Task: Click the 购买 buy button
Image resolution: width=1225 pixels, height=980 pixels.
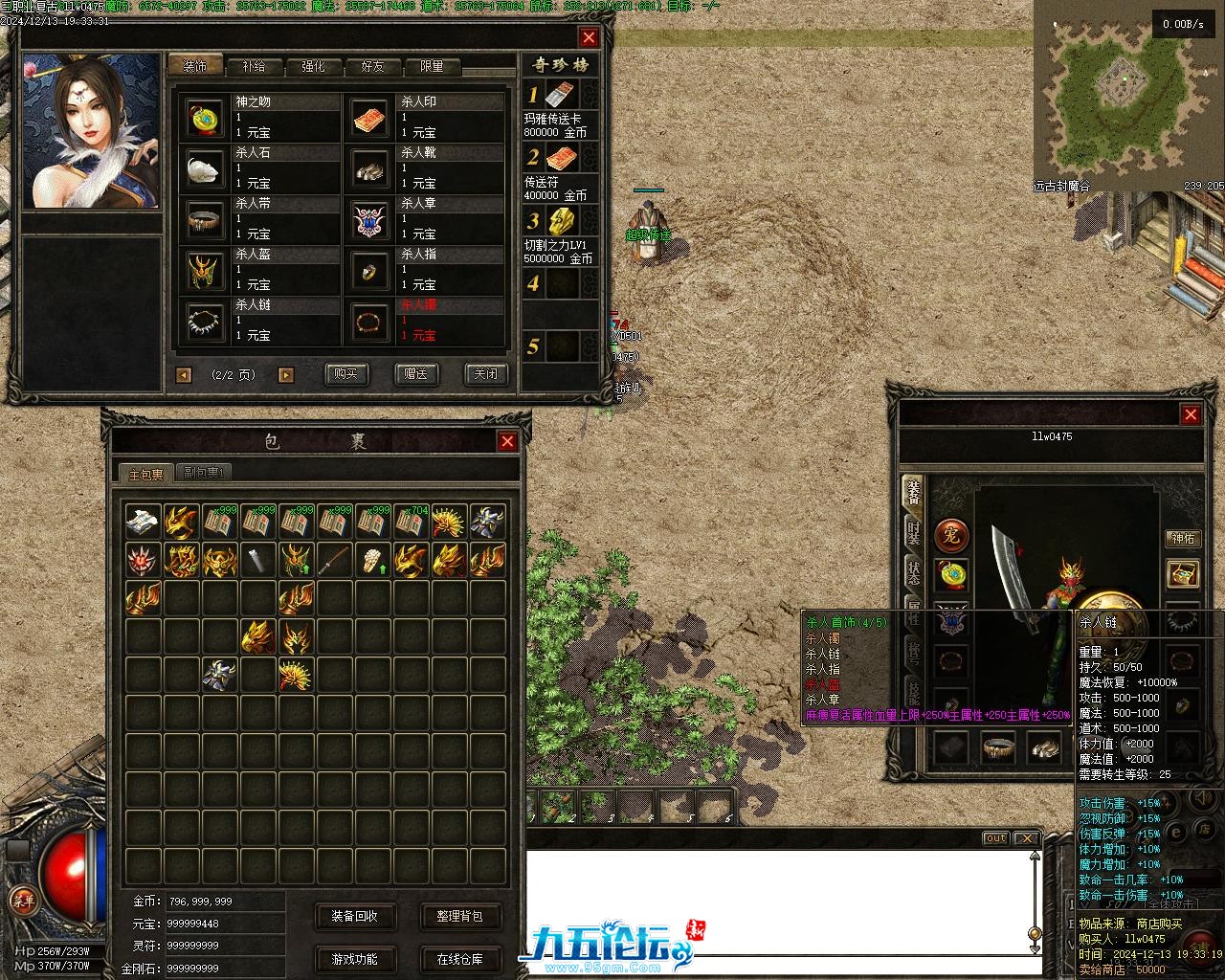Action: click(x=345, y=374)
